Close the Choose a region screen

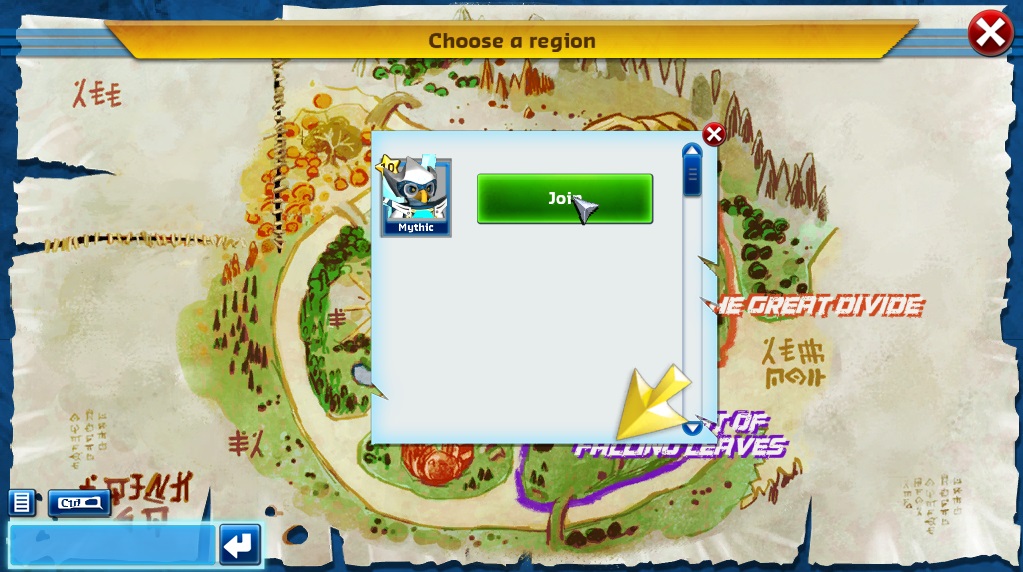coord(989,34)
